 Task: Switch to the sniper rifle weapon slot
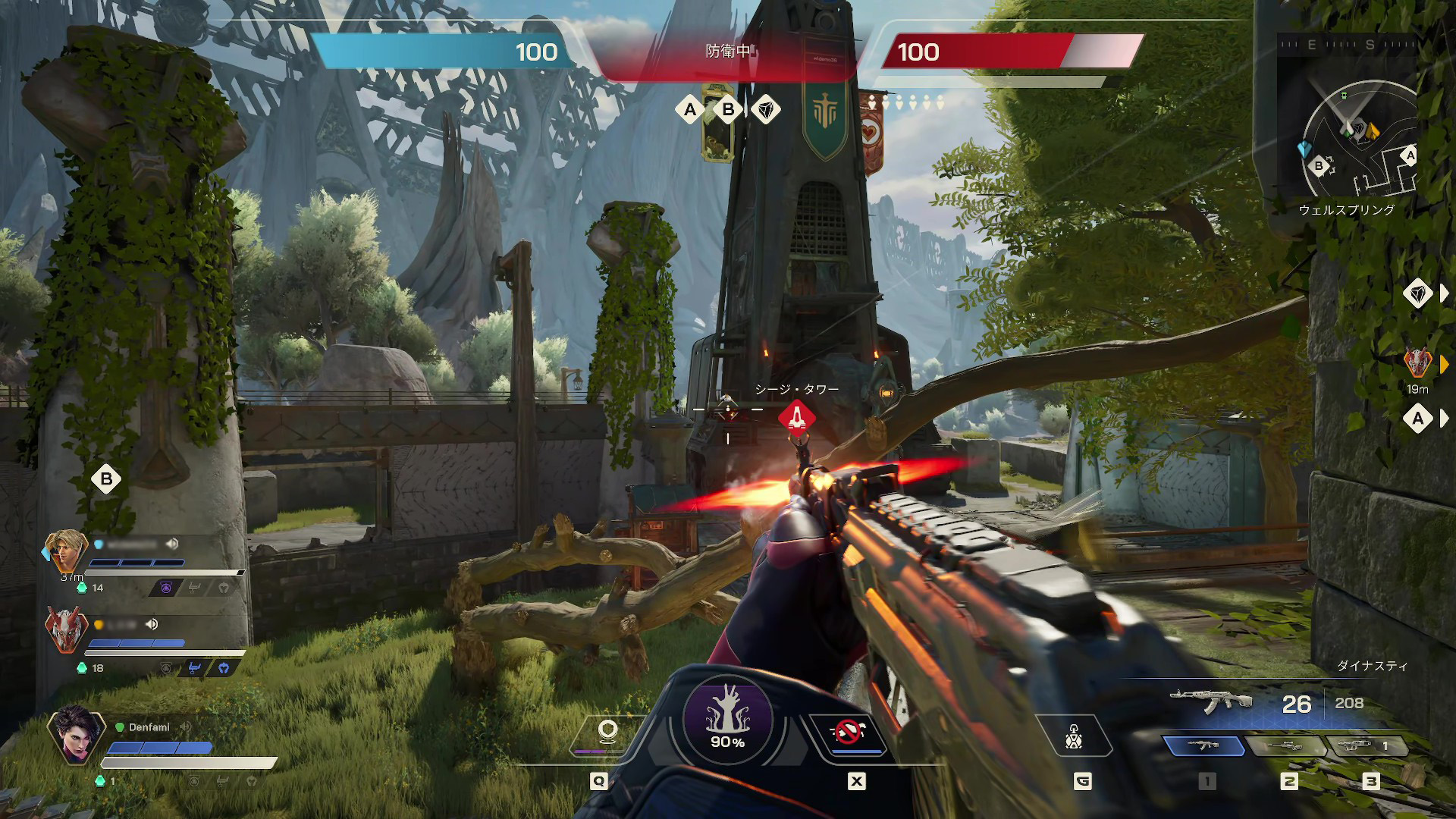pyautogui.click(x=1286, y=746)
